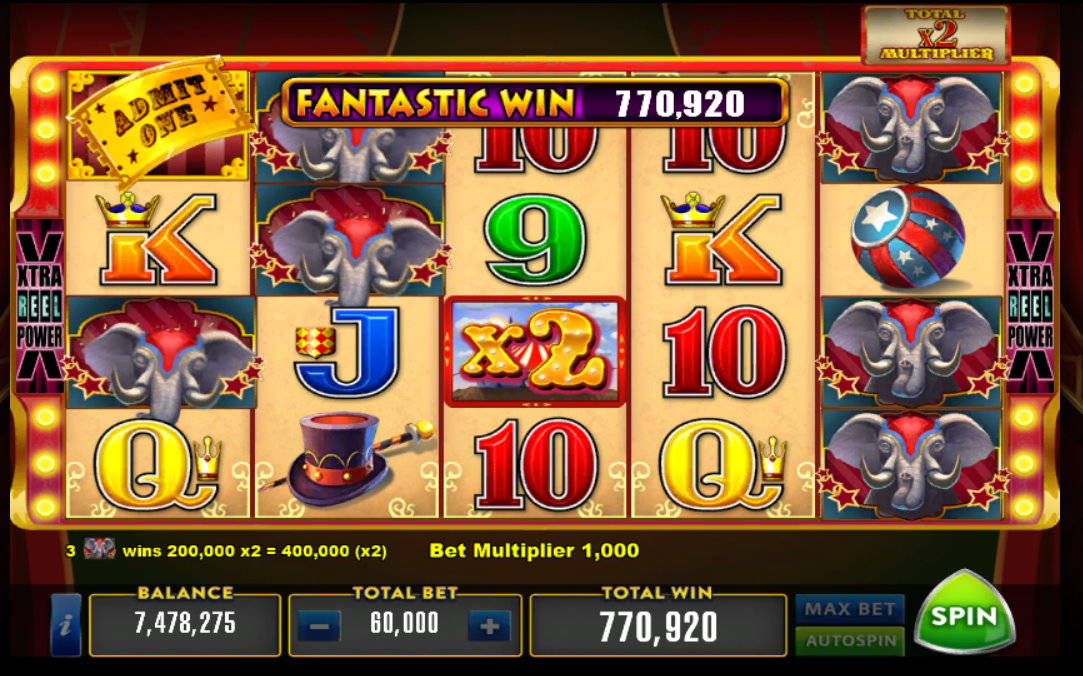
Task: Activate the MAX BET button
Action: [849, 609]
